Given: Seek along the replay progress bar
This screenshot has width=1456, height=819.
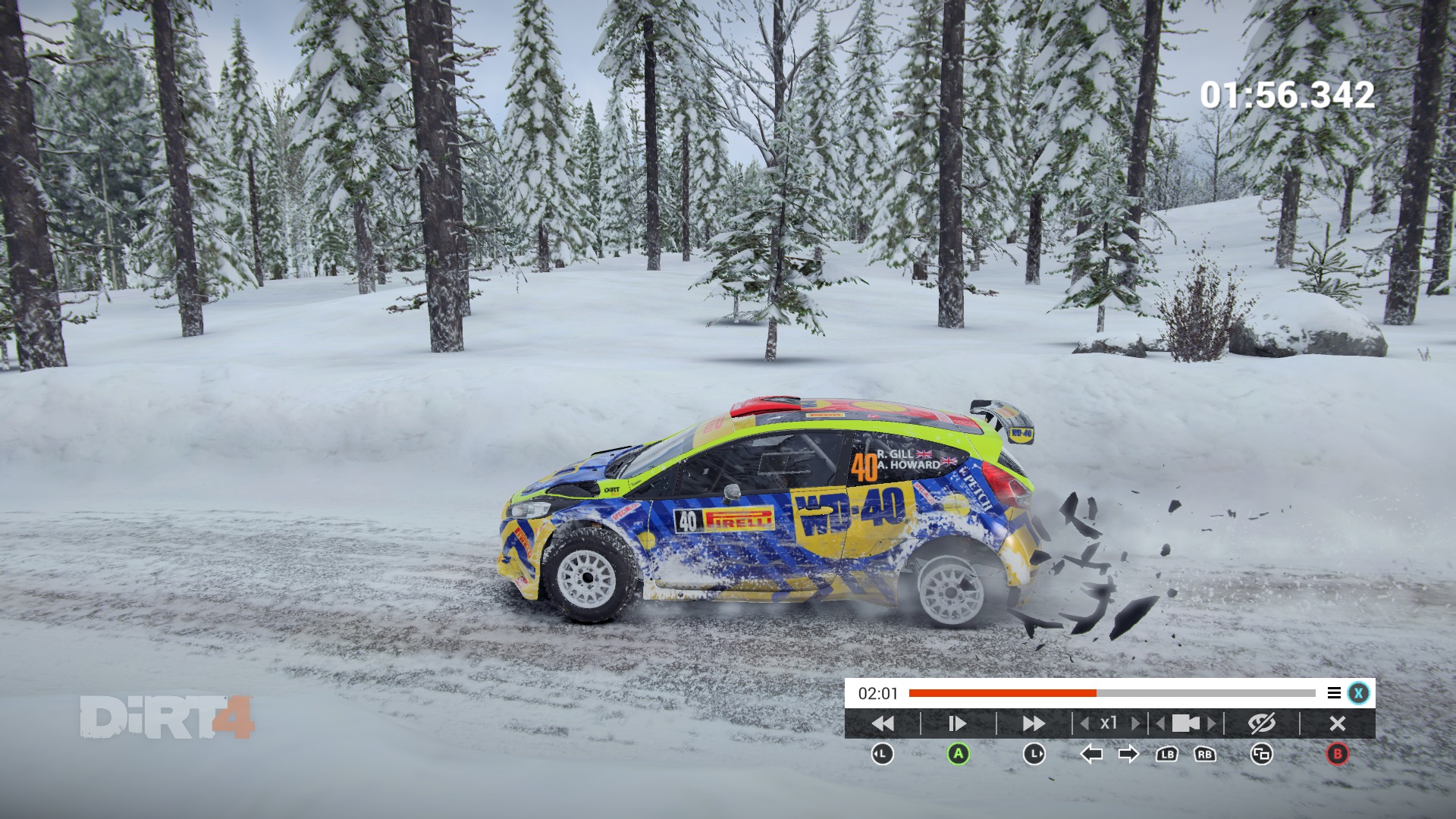Looking at the screenshot, I should pos(1112,693).
